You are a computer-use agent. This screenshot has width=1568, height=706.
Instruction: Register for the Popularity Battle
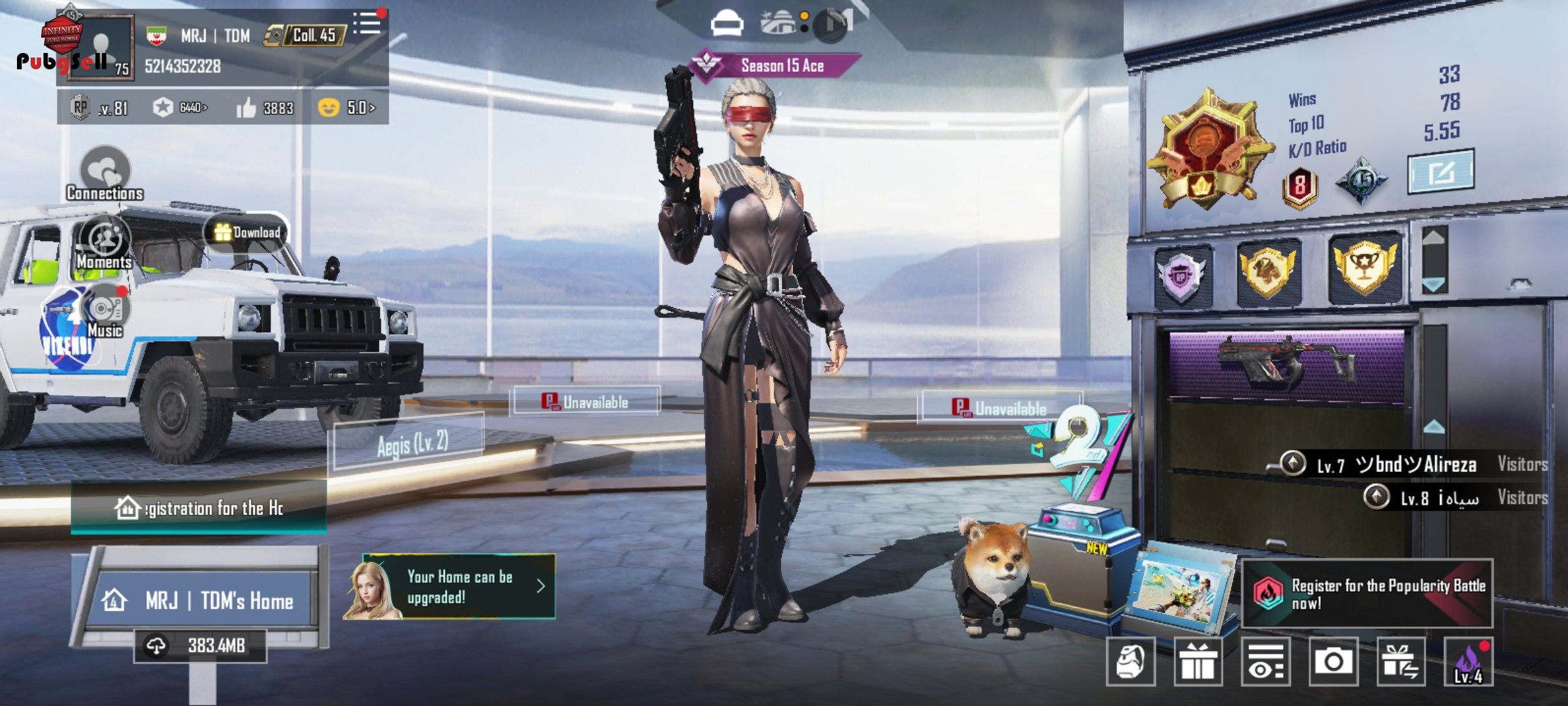pos(1367,594)
